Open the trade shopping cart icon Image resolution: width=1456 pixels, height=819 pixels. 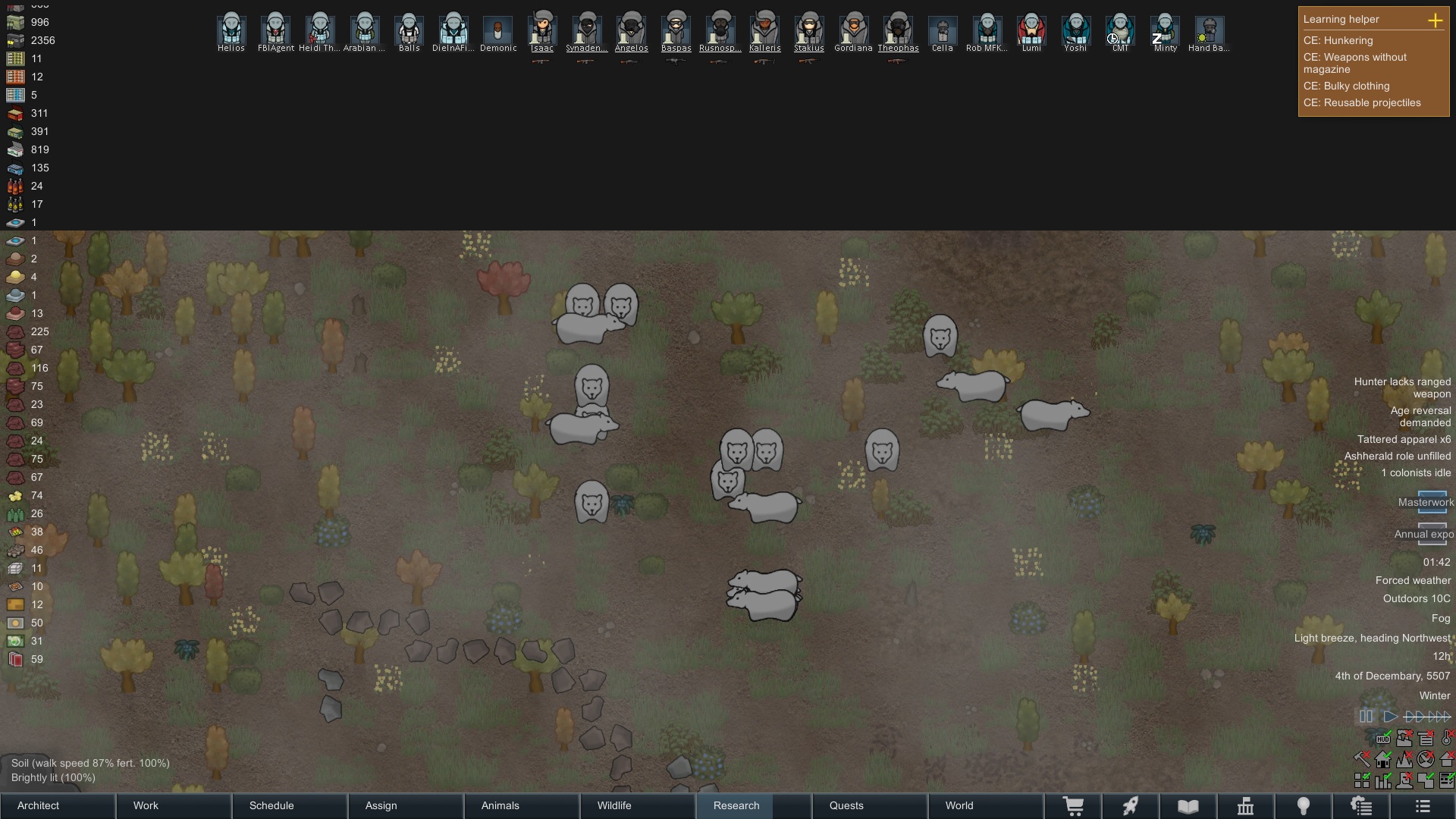point(1073,806)
